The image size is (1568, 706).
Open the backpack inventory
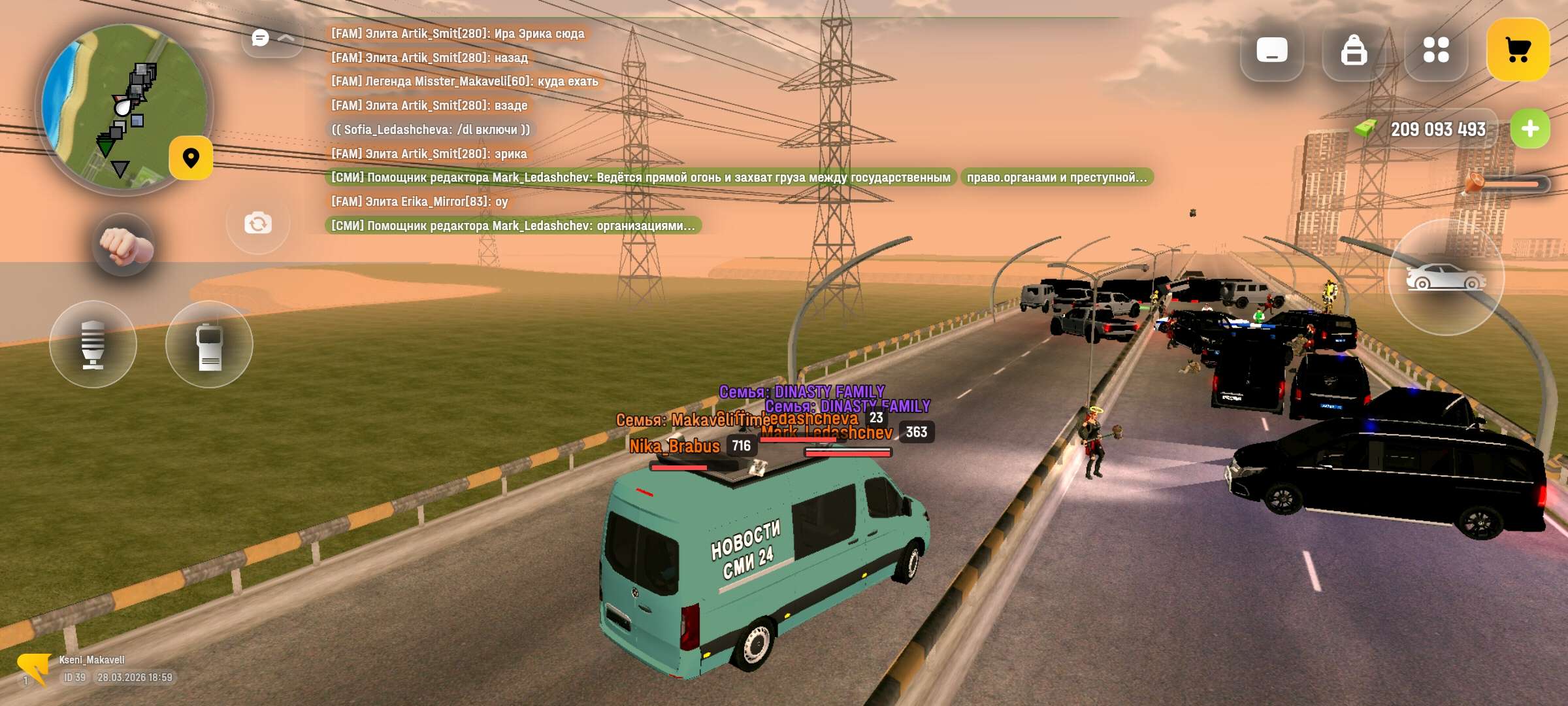point(1354,50)
